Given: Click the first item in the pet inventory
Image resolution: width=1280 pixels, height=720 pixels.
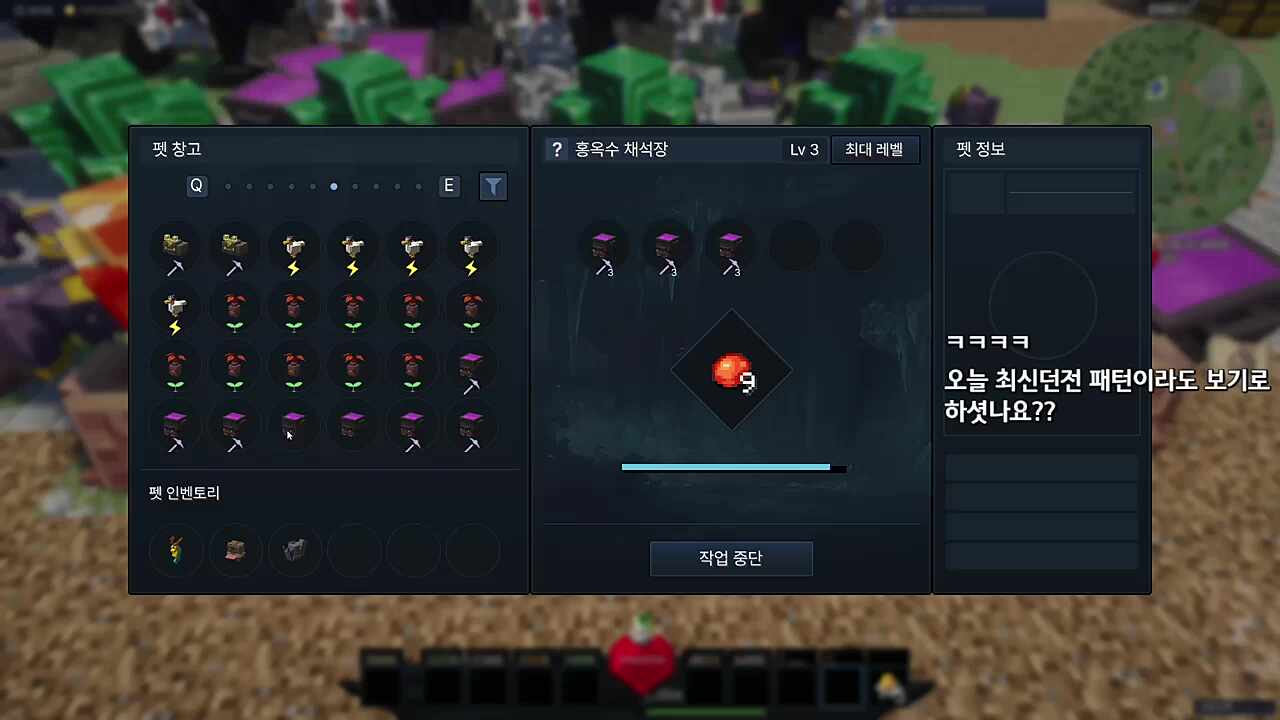Looking at the screenshot, I should (x=175, y=551).
